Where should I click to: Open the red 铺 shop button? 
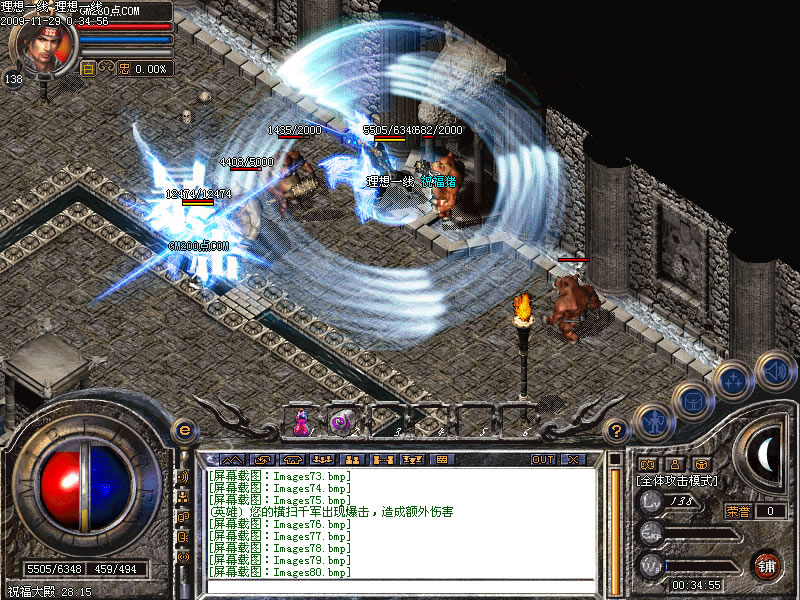point(767,564)
